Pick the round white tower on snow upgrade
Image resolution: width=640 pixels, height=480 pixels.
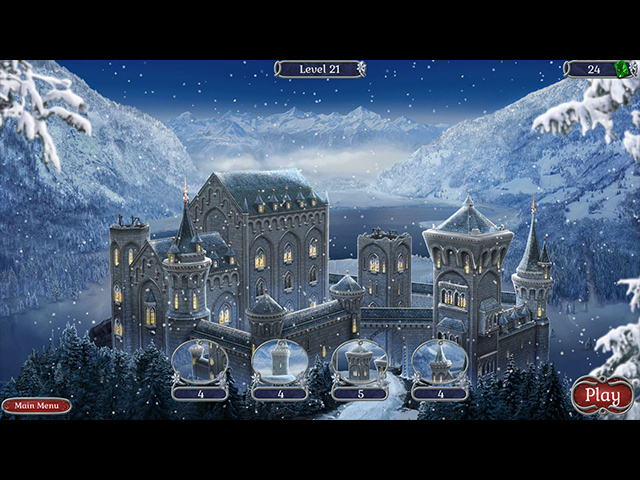point(279,362)
